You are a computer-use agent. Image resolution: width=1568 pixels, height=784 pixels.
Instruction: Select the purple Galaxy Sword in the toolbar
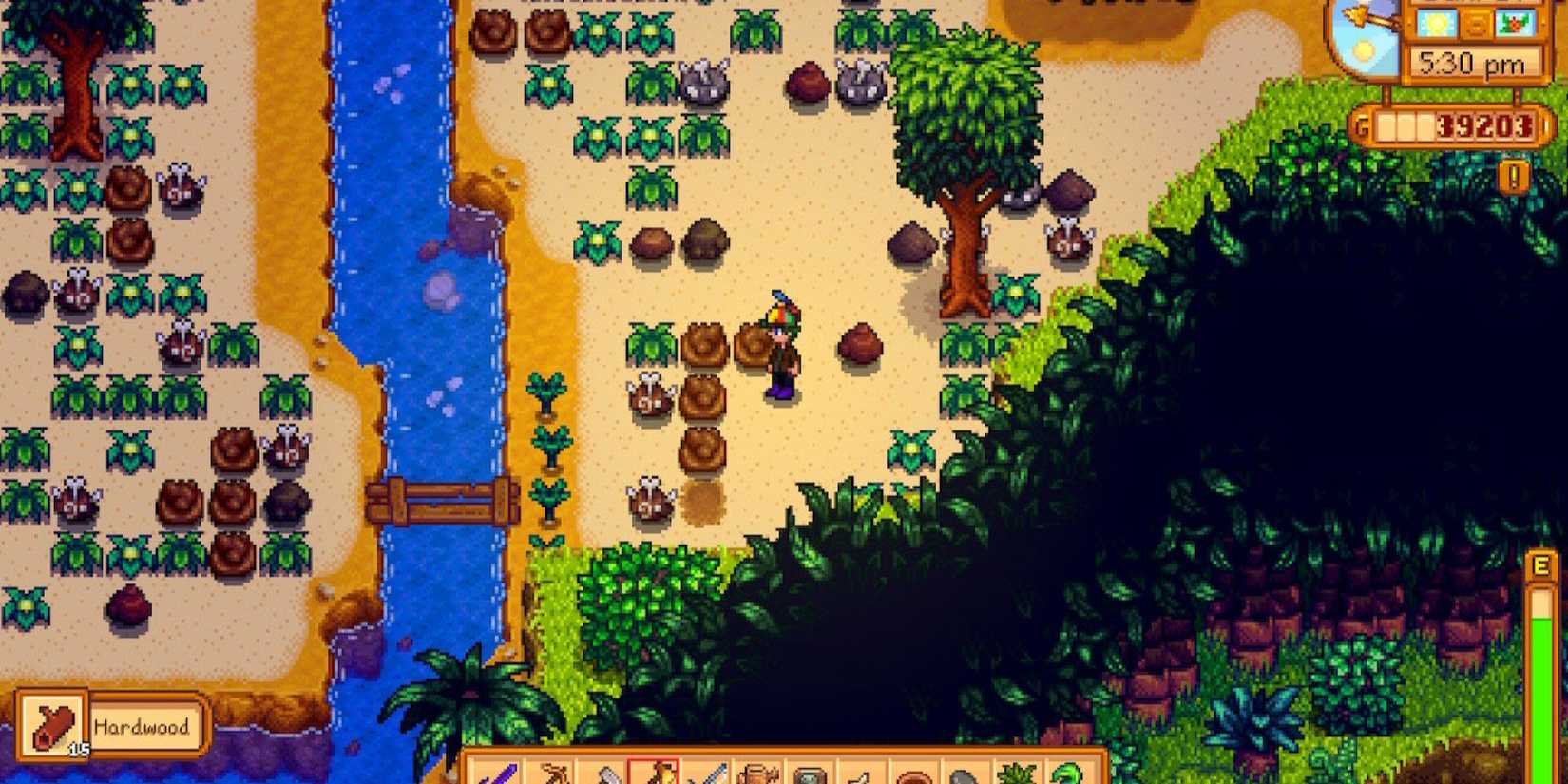(x=498, y=774)
